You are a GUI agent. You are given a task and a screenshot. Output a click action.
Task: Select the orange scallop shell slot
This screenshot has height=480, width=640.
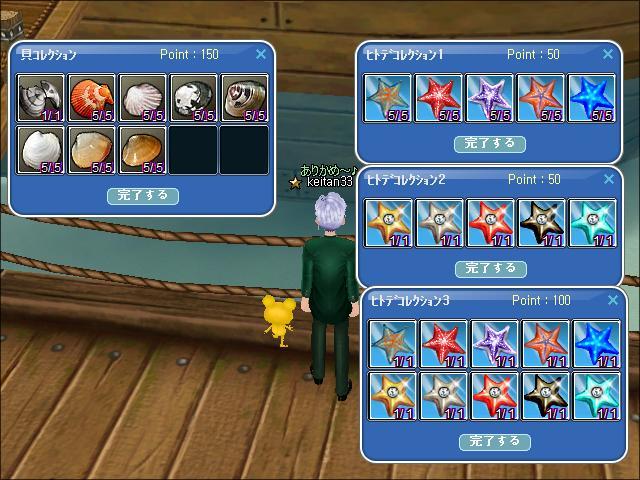pos(92,98)
